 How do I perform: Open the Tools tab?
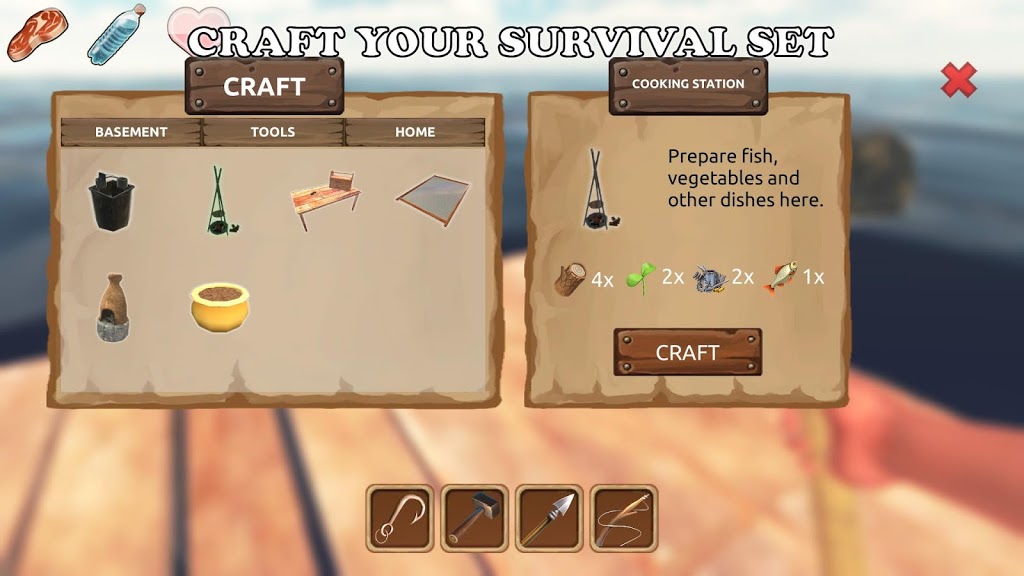click(x=273, y=132)
